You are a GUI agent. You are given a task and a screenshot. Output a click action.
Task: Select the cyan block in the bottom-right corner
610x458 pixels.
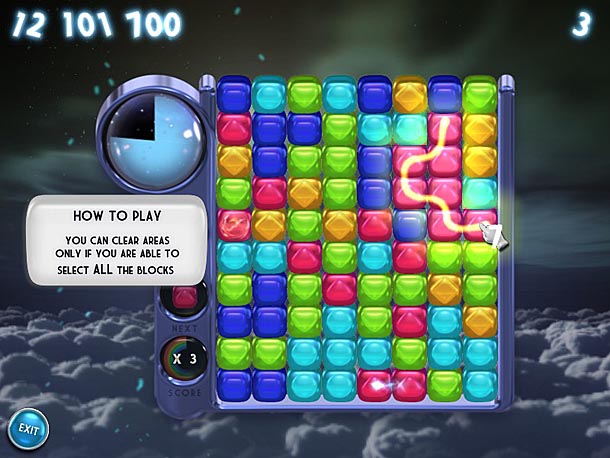click(480, 384)
